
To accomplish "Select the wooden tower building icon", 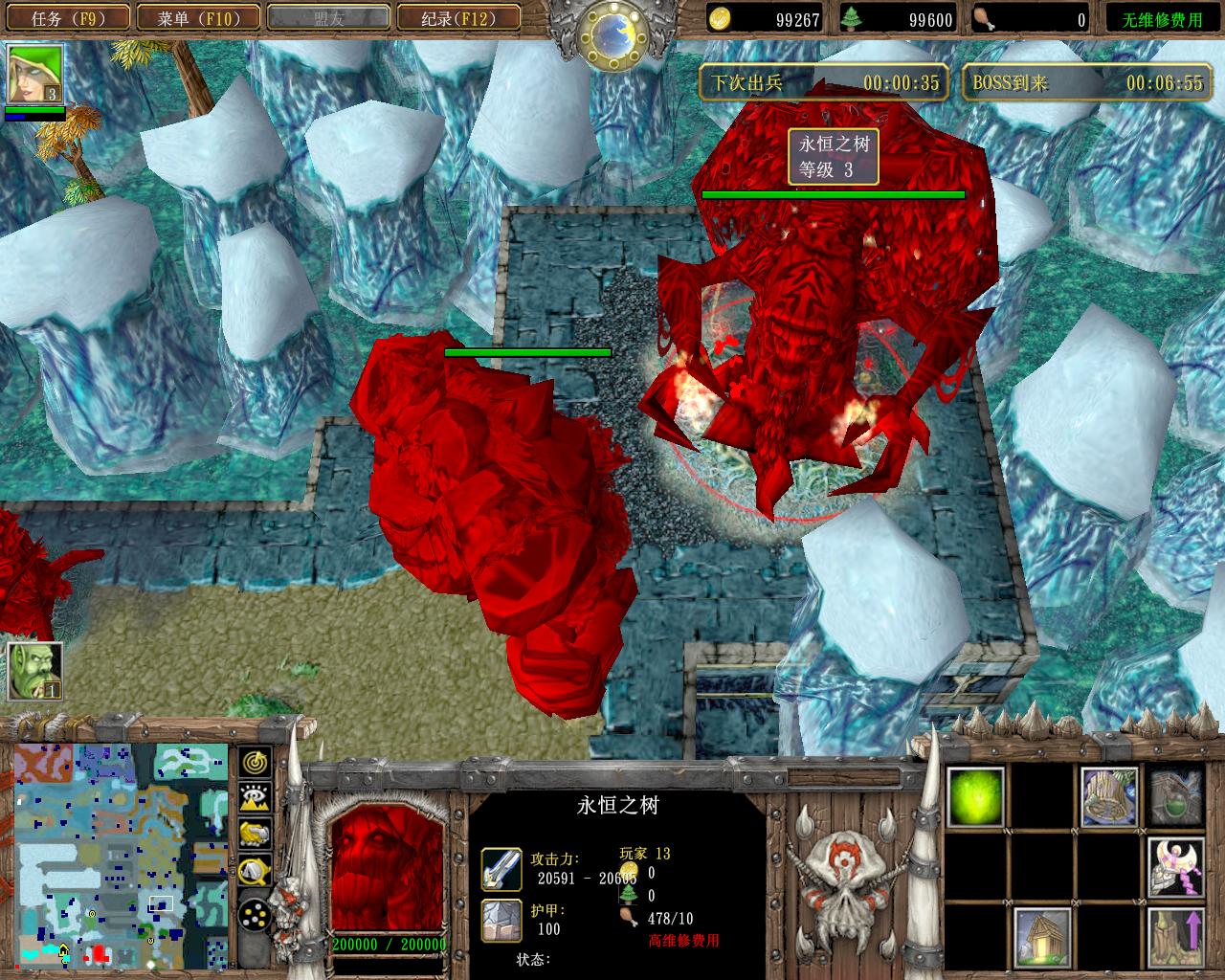I will click(1109, 796).
